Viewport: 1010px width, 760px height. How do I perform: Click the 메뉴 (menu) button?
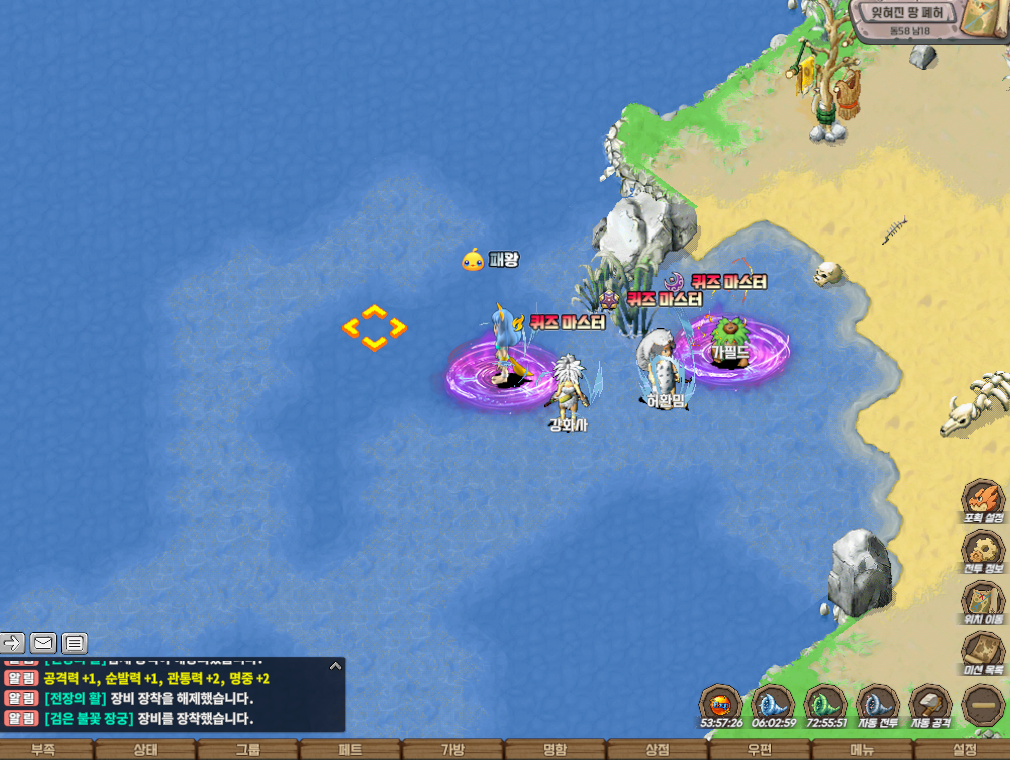pos(862,750)
